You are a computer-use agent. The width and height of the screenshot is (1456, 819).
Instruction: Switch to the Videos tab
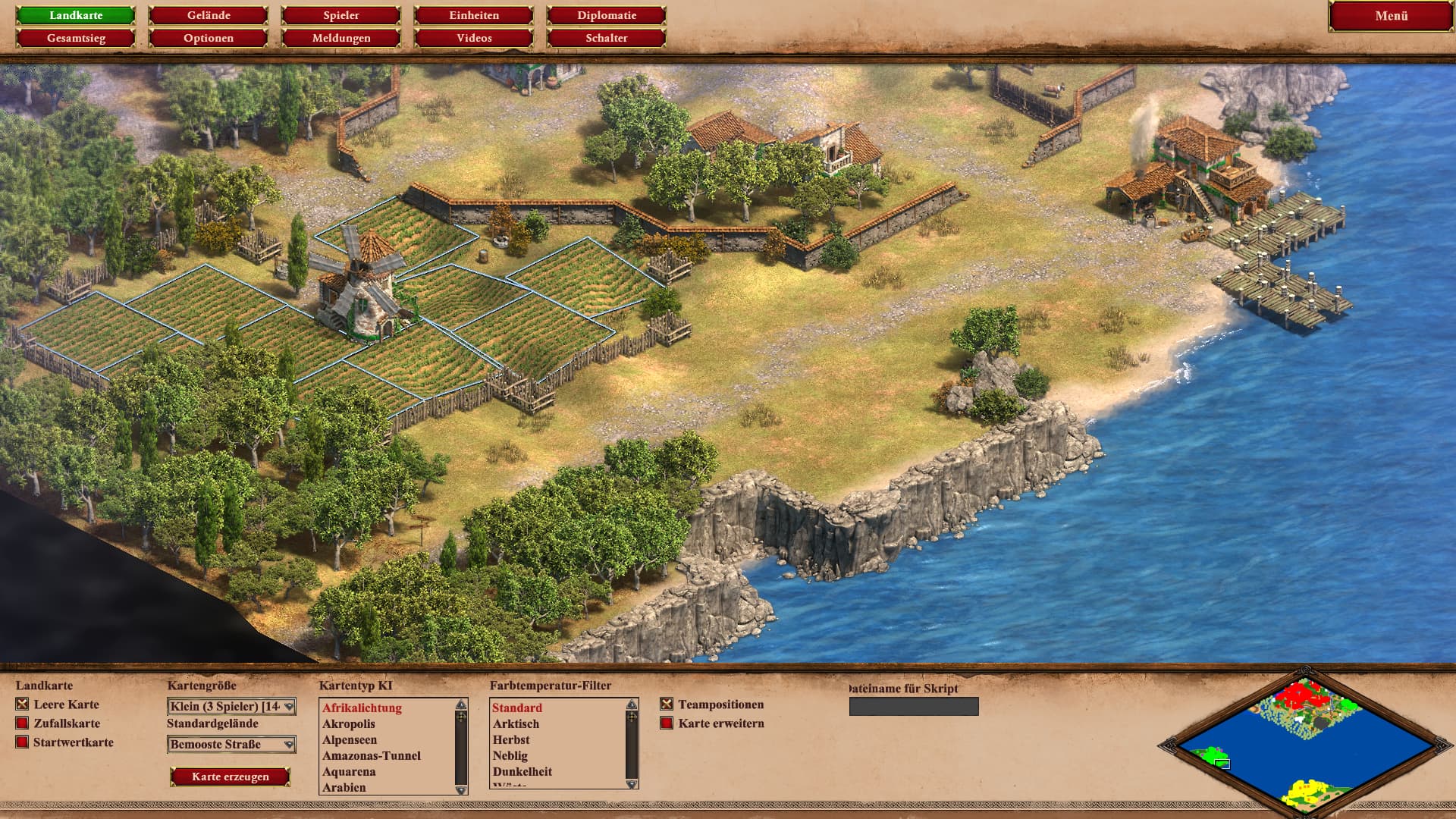click(474, 38)
